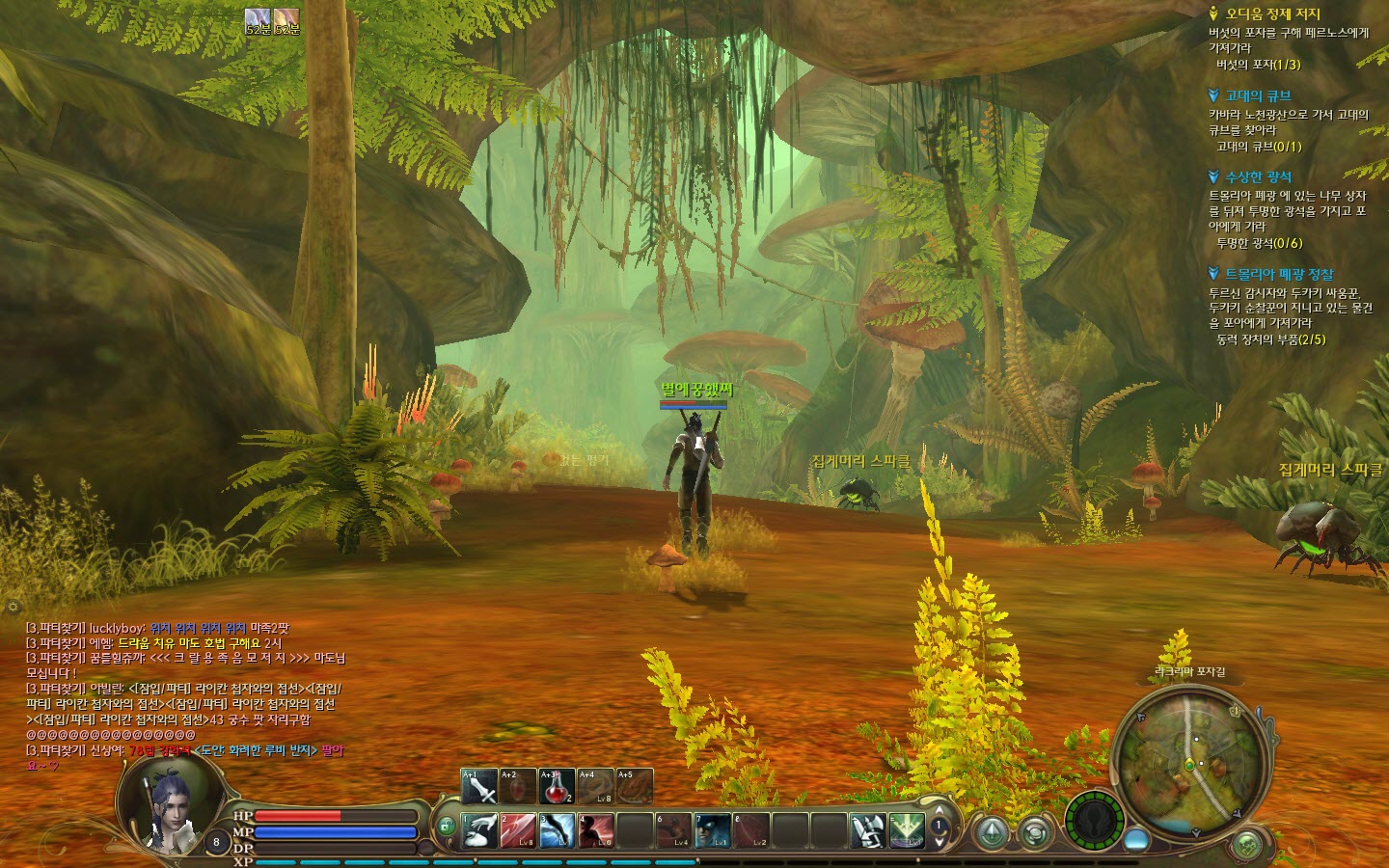1389x868 pixels.
Task: Activate the axe and armor skill icon
Action: pos(867,830)
